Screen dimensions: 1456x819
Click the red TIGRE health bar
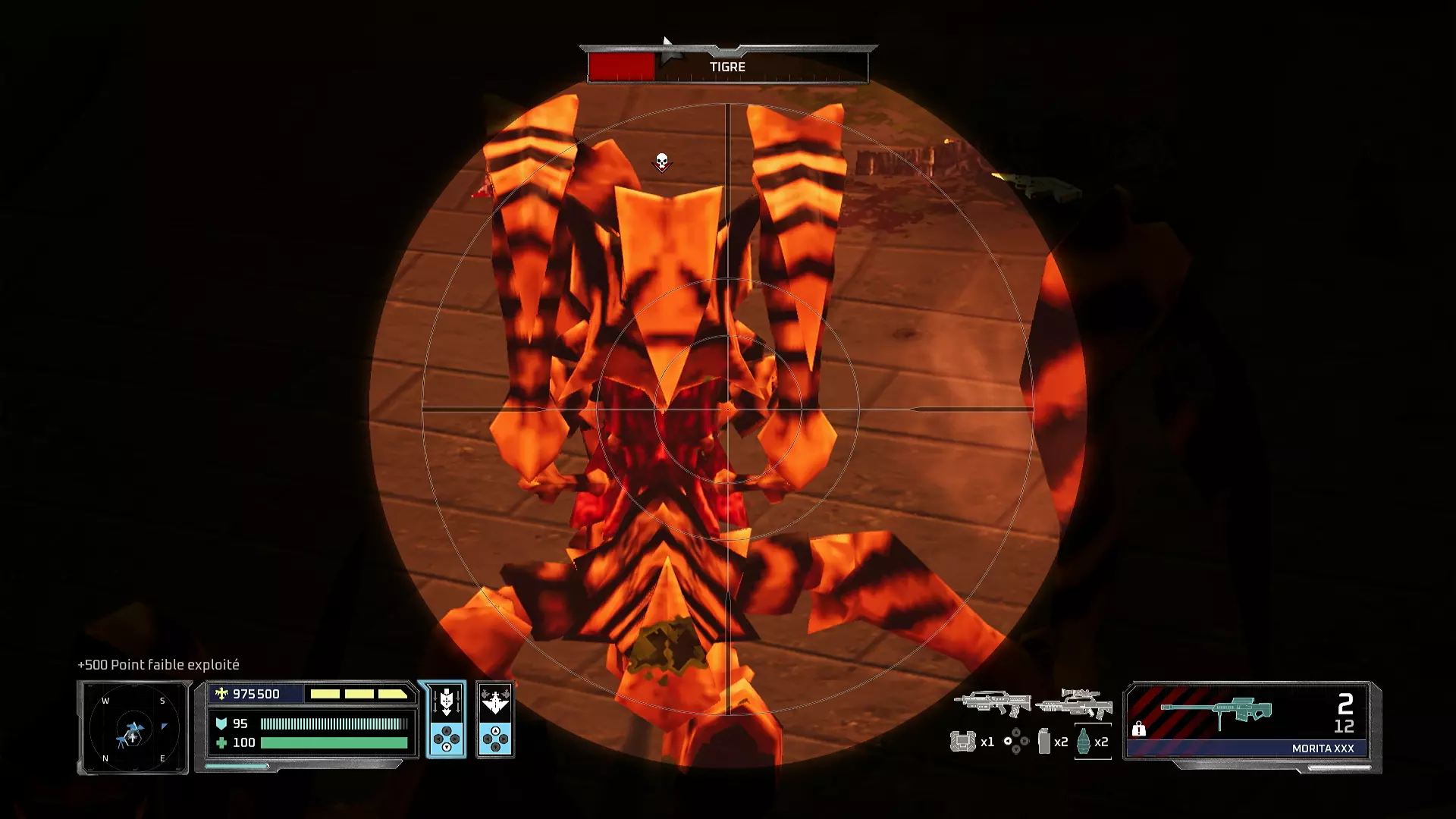tap(622, 64)
